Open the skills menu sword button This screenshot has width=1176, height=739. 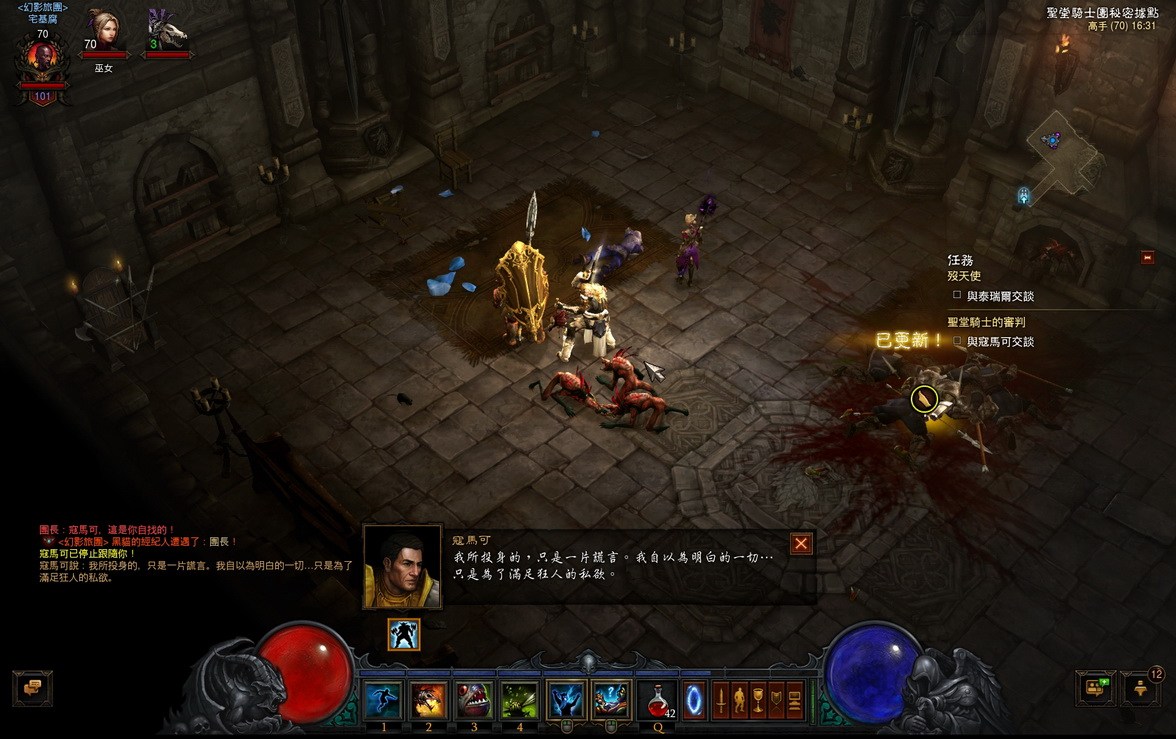[x=721, y=698]
